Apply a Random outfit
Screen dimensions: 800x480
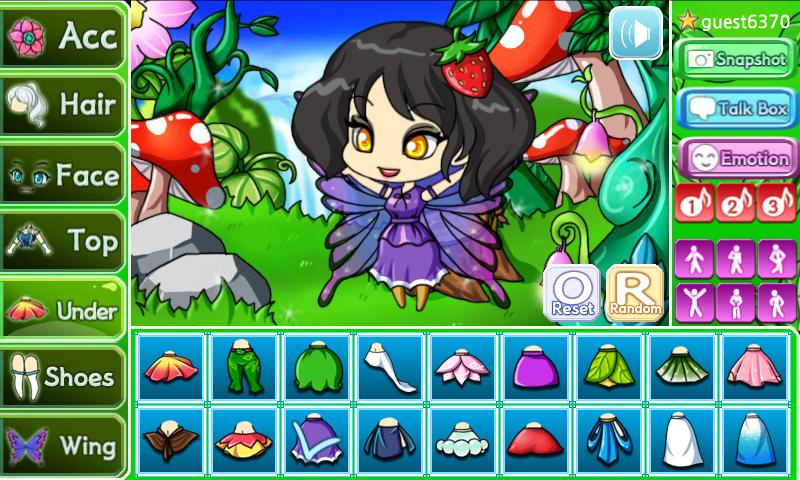point(635,293)
